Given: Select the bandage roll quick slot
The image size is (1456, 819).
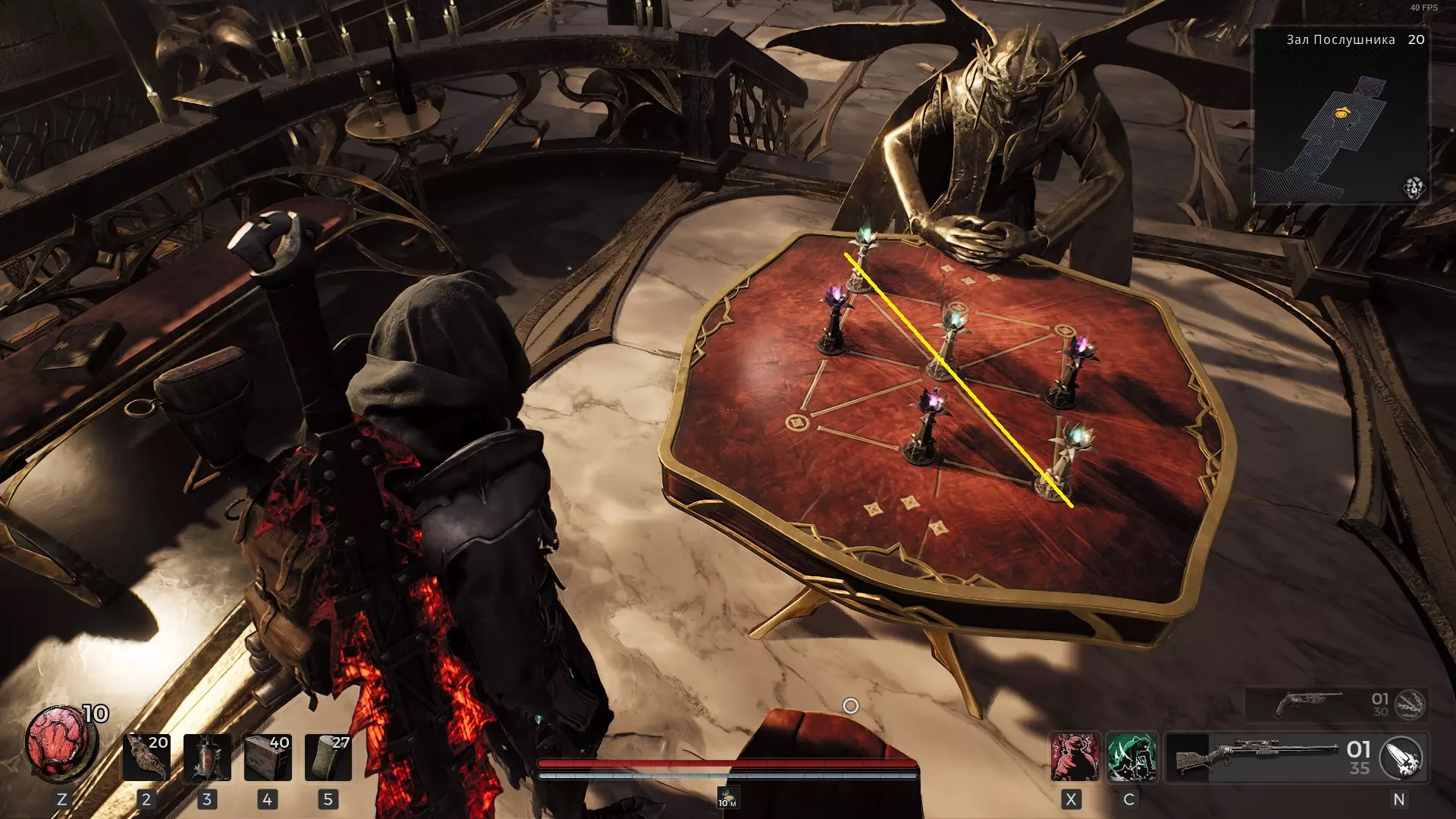Looking at the screenshot, I should coord(328,757).
